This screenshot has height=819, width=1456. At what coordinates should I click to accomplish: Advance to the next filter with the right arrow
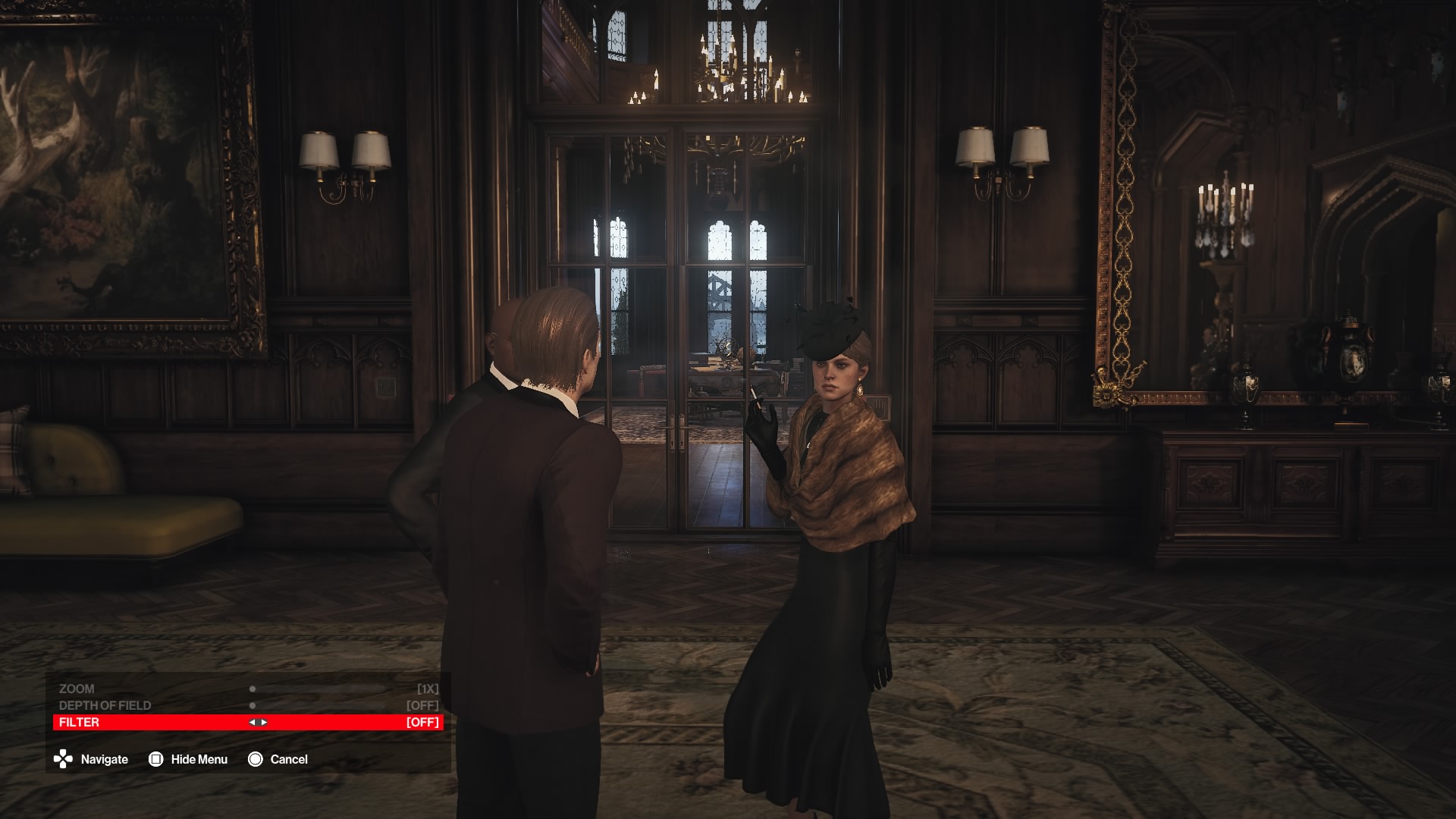coord(264,722)
